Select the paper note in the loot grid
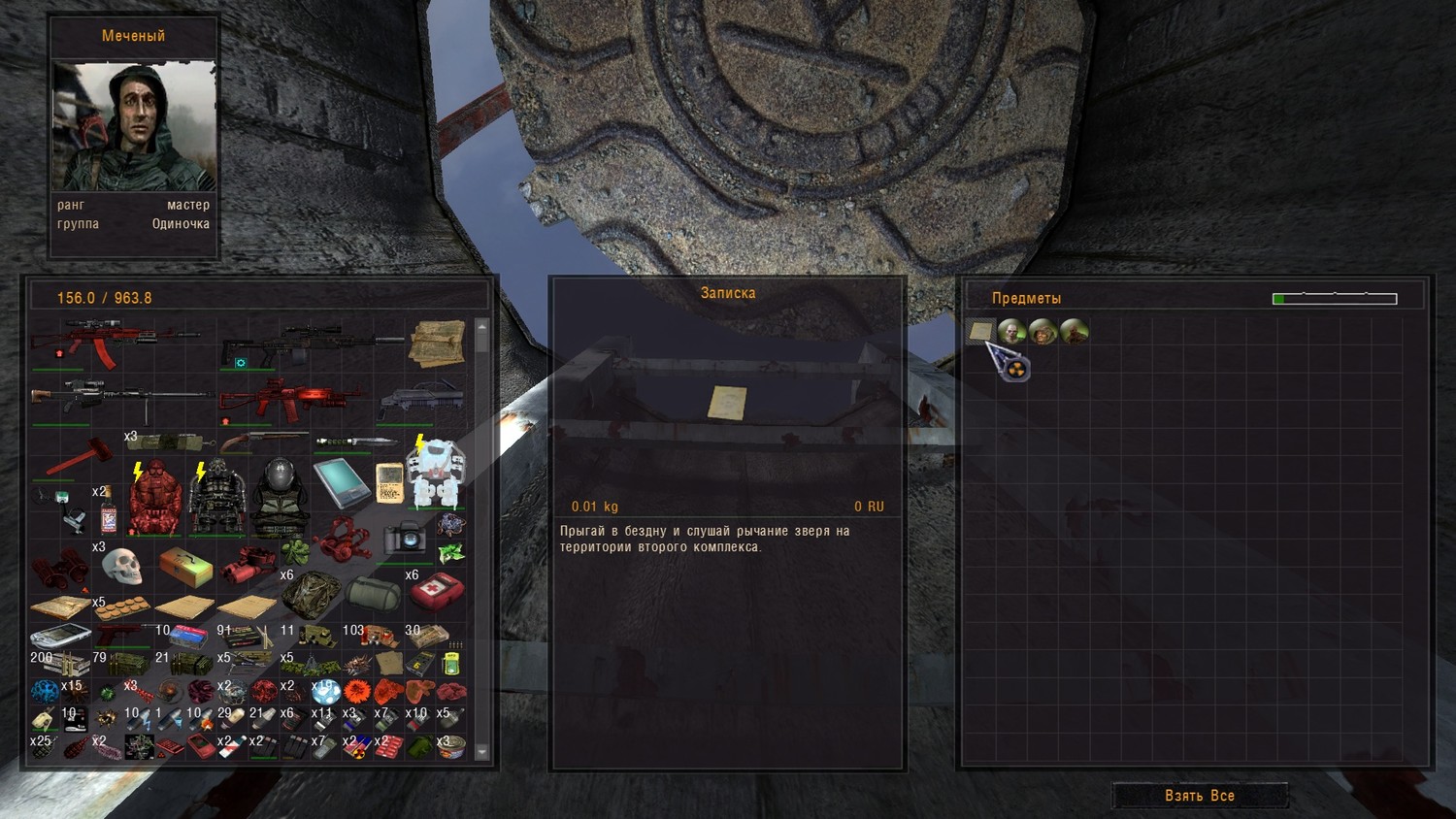Viewport: 1456px width, 819px height. tap(980, 332)
